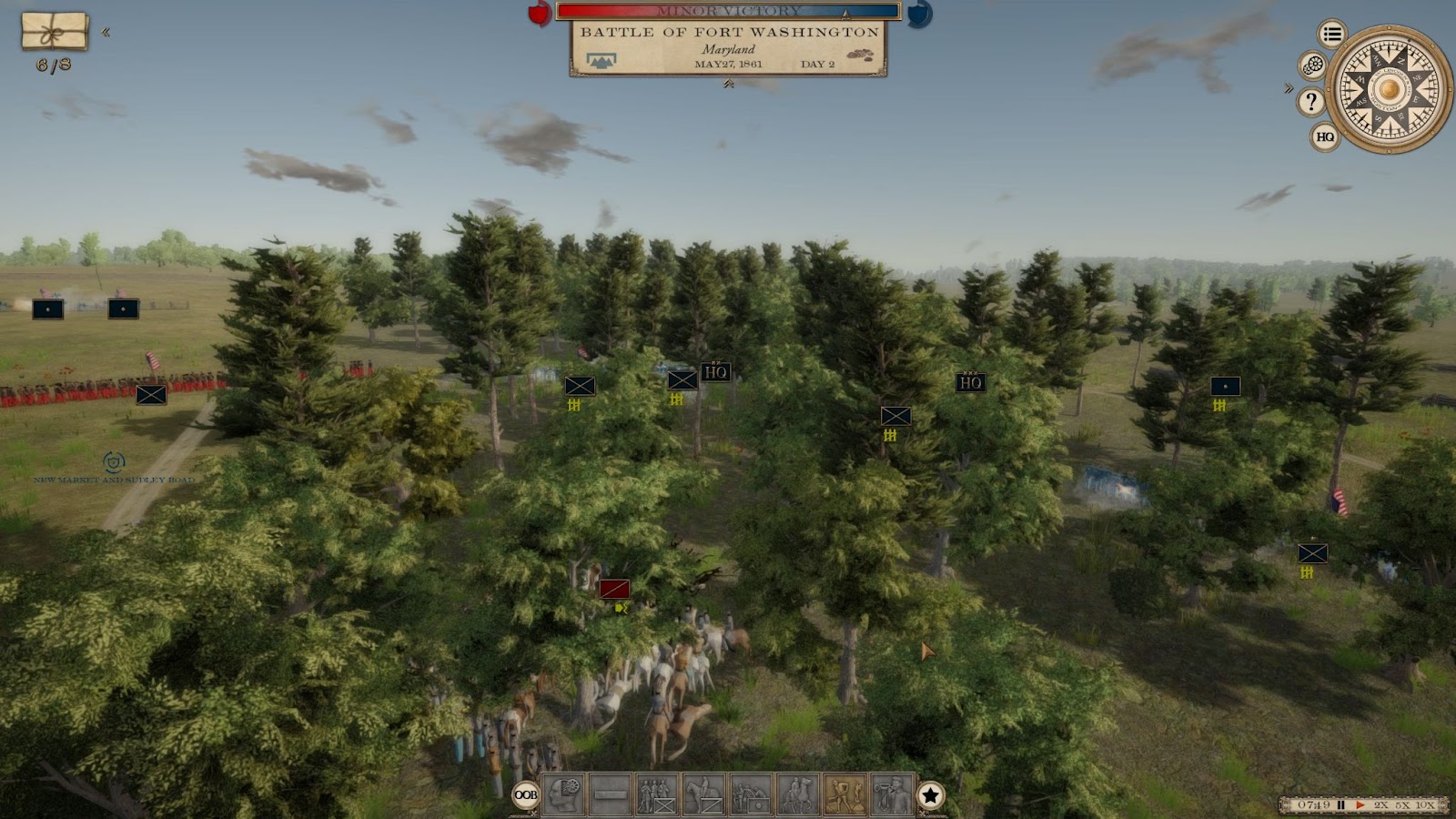Show help with the question mark button
Image resolution: width=1456 pixels, height=819 pixels.
pos(1310,101)
